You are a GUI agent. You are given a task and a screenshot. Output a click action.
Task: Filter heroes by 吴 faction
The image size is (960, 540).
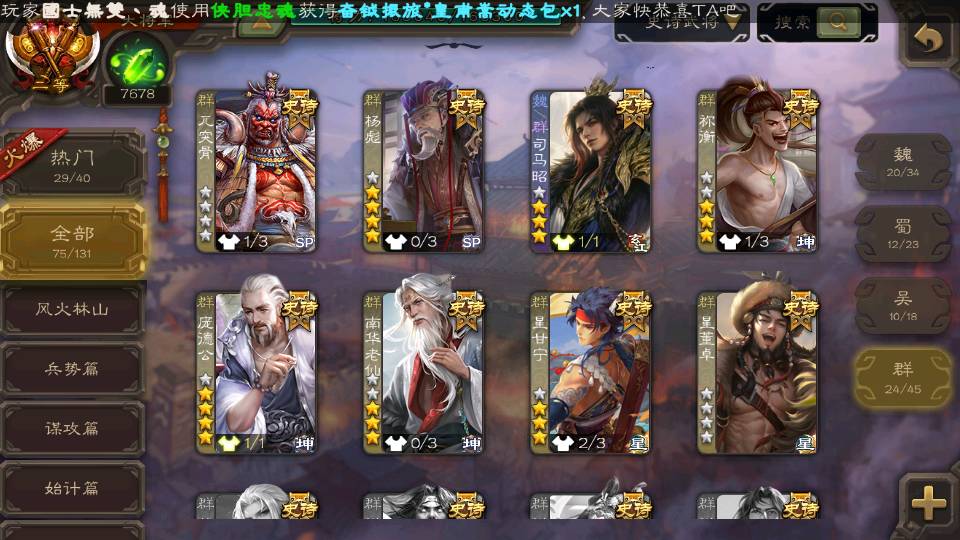pos(903,305)
